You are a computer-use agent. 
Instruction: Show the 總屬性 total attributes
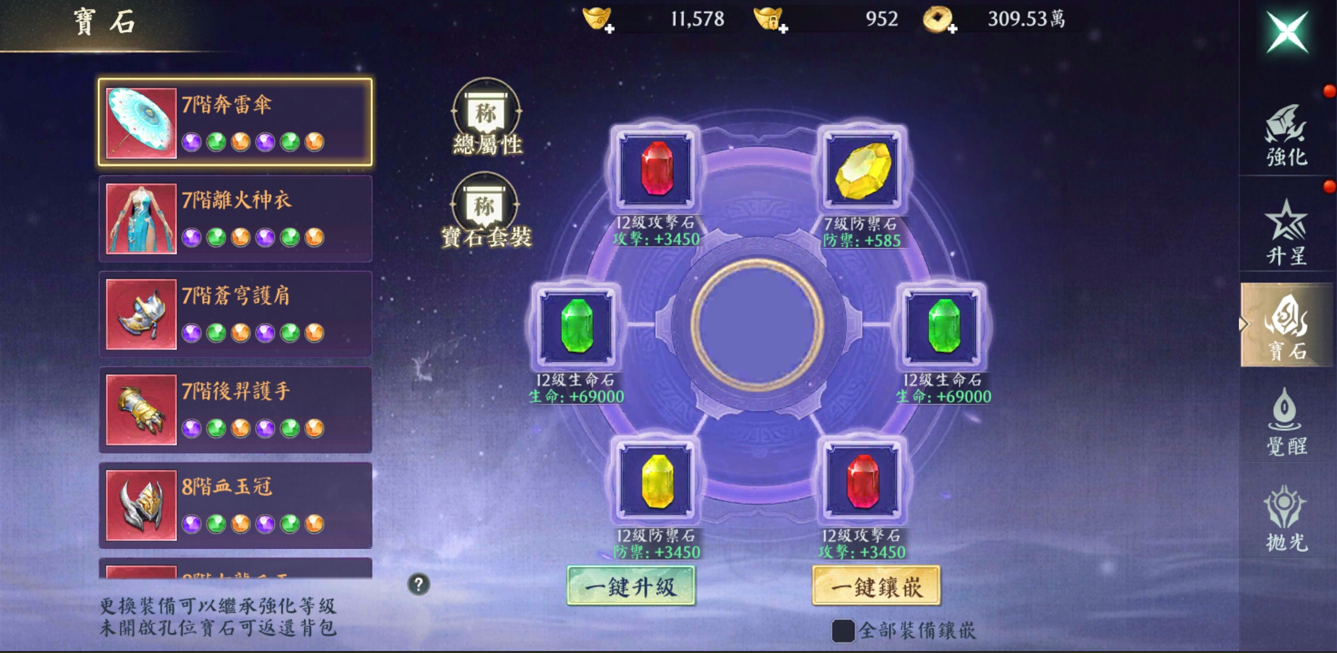pyautogui.click(x=486, y=117)
